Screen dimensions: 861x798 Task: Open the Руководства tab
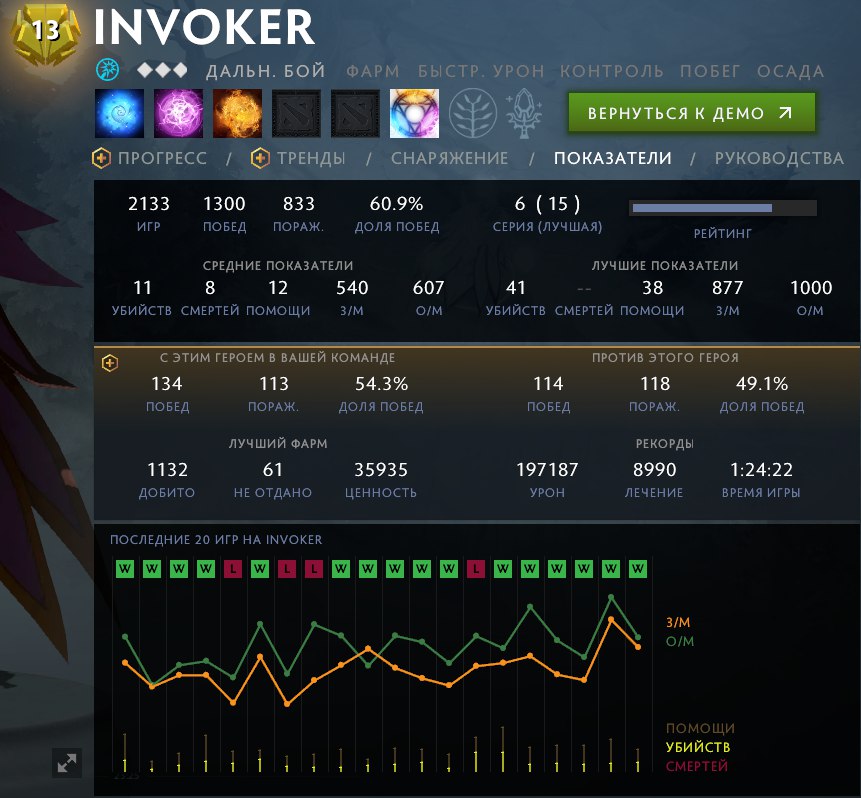click(x=779, y=158)
